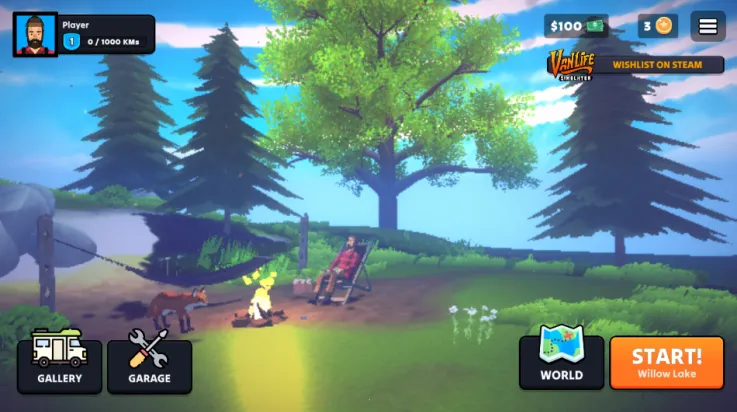
Task: Click the Wishlist on Steam banner
Action: pos(636,65)
